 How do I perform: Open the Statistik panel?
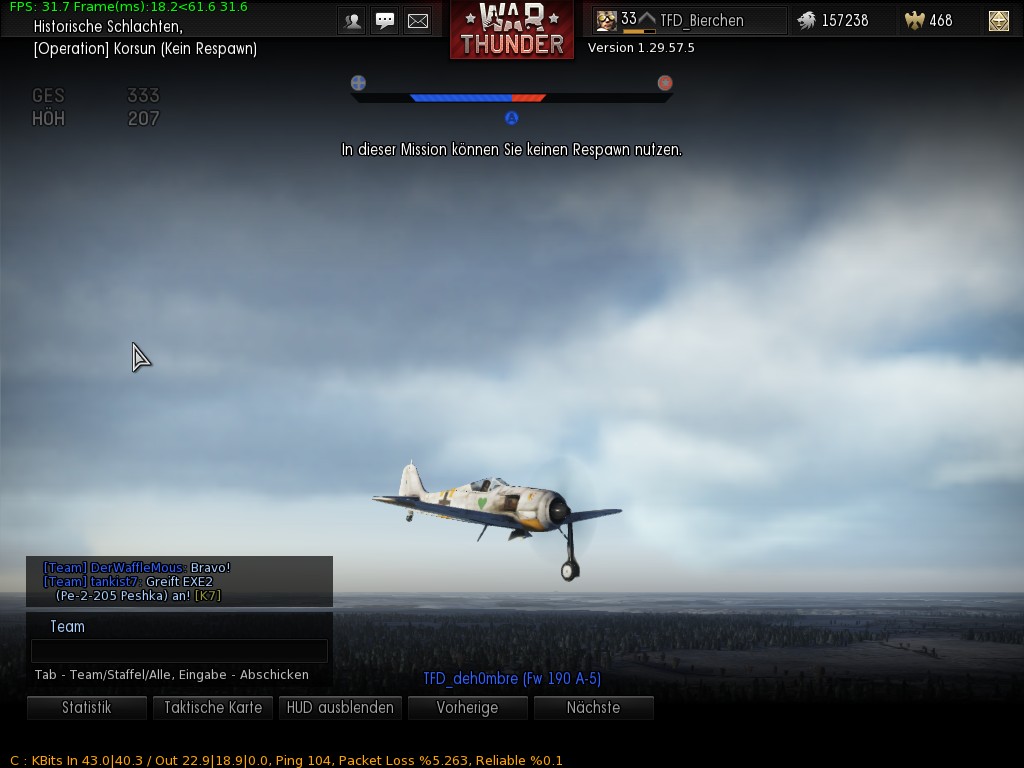(87, 708)
